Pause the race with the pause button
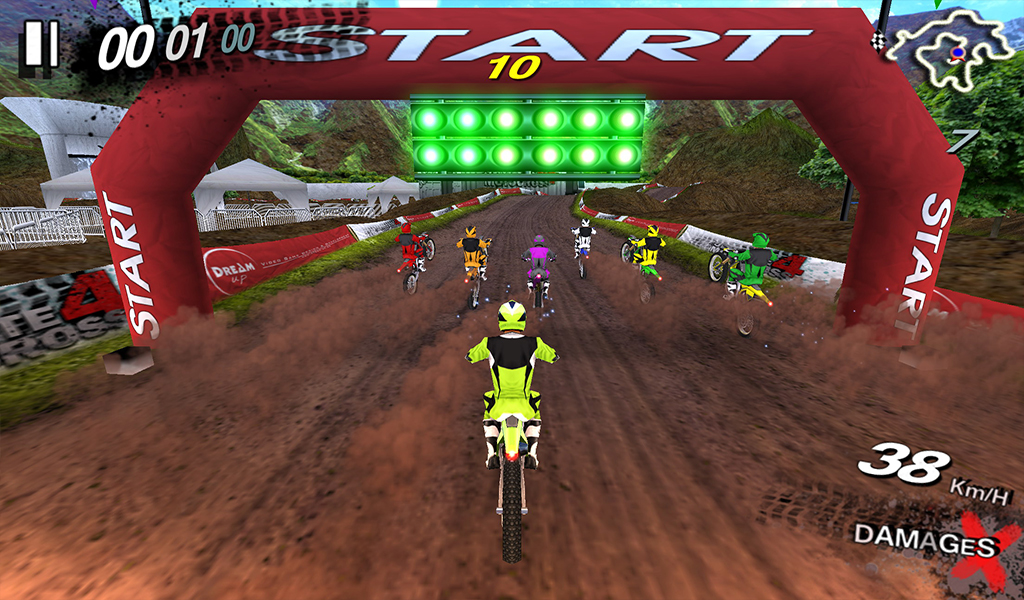 pos(41,45)
